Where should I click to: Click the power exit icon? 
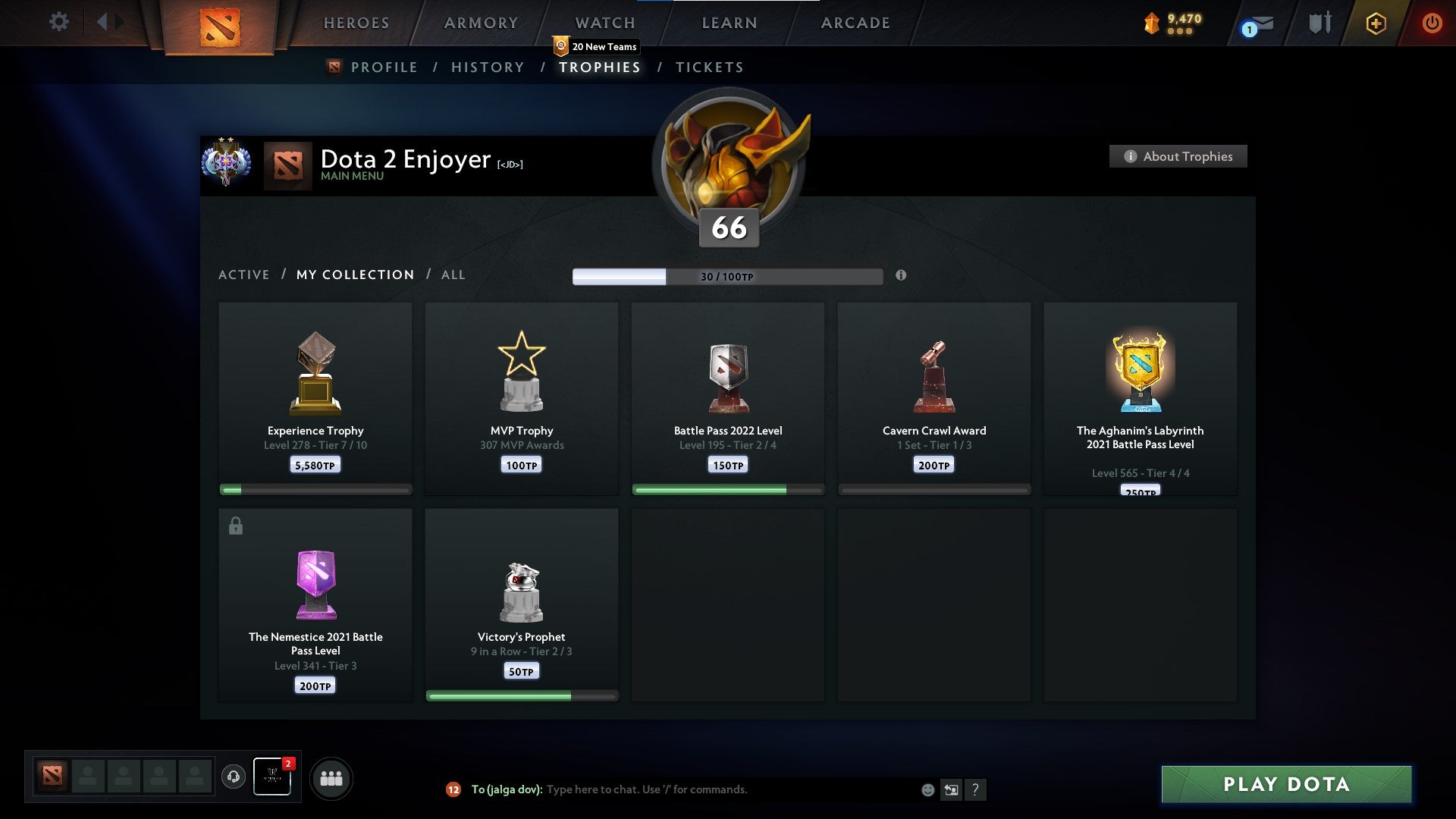[1433, 23]
